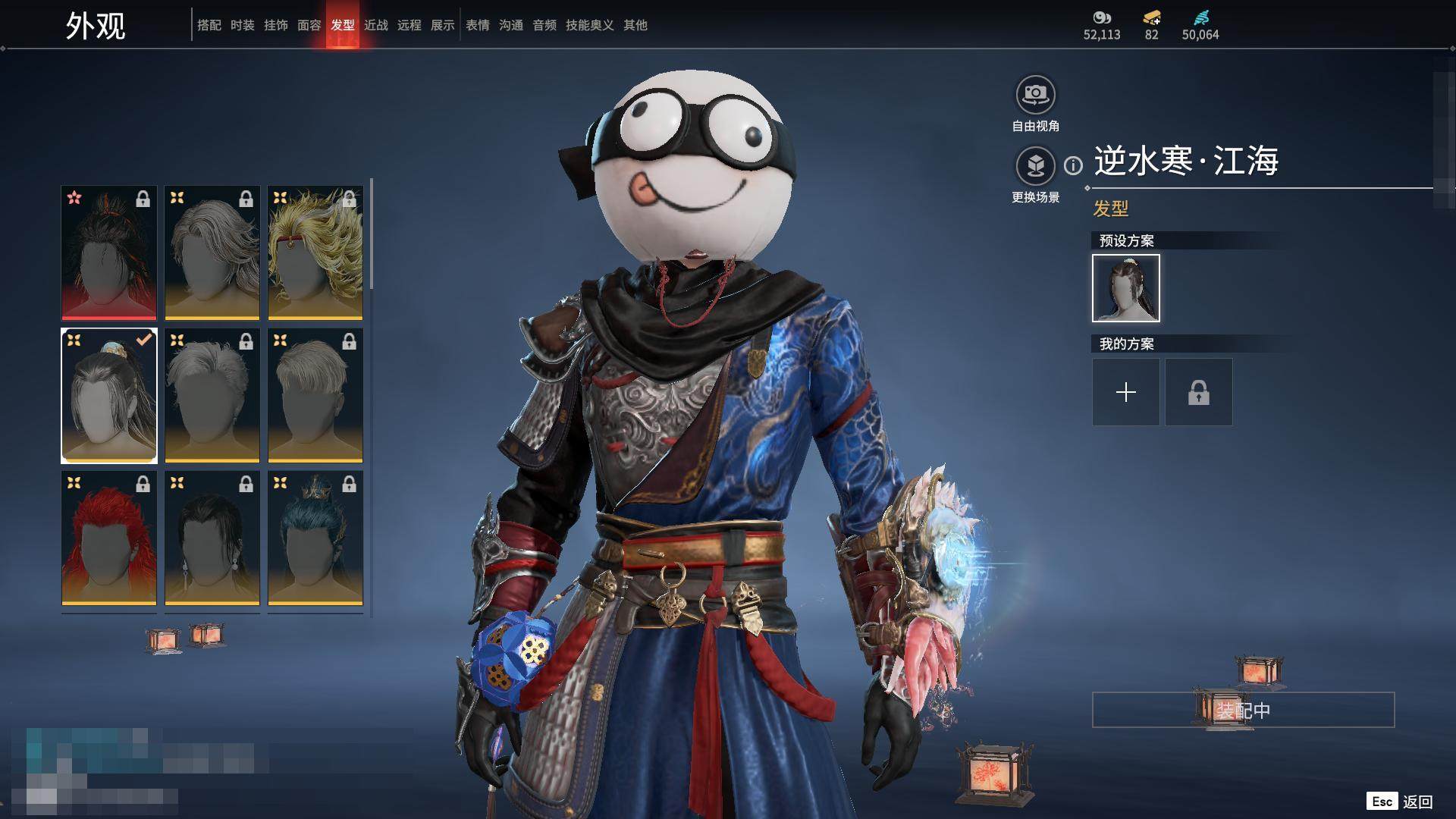Viewport: 1456px width, 819px height.
Task: Select the 挂饰 accessories tab
Action: pyautogui.click(x=275, y=25)
